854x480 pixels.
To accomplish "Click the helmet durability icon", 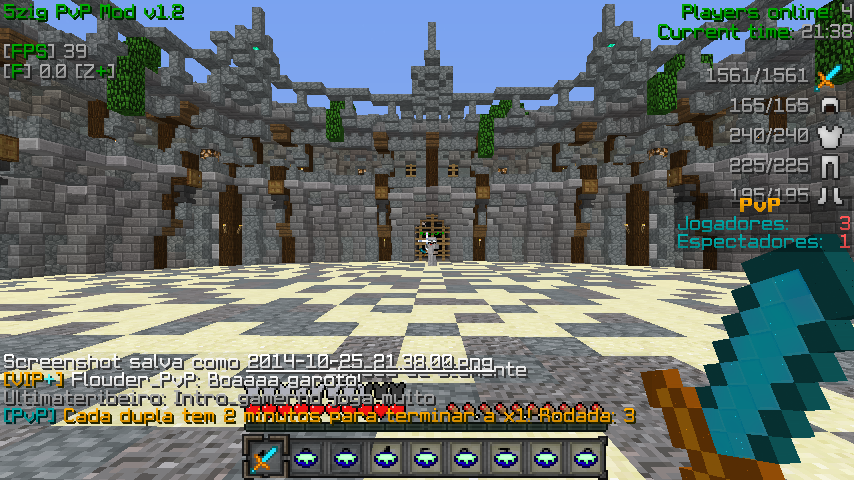I will (x=828, y=106).
